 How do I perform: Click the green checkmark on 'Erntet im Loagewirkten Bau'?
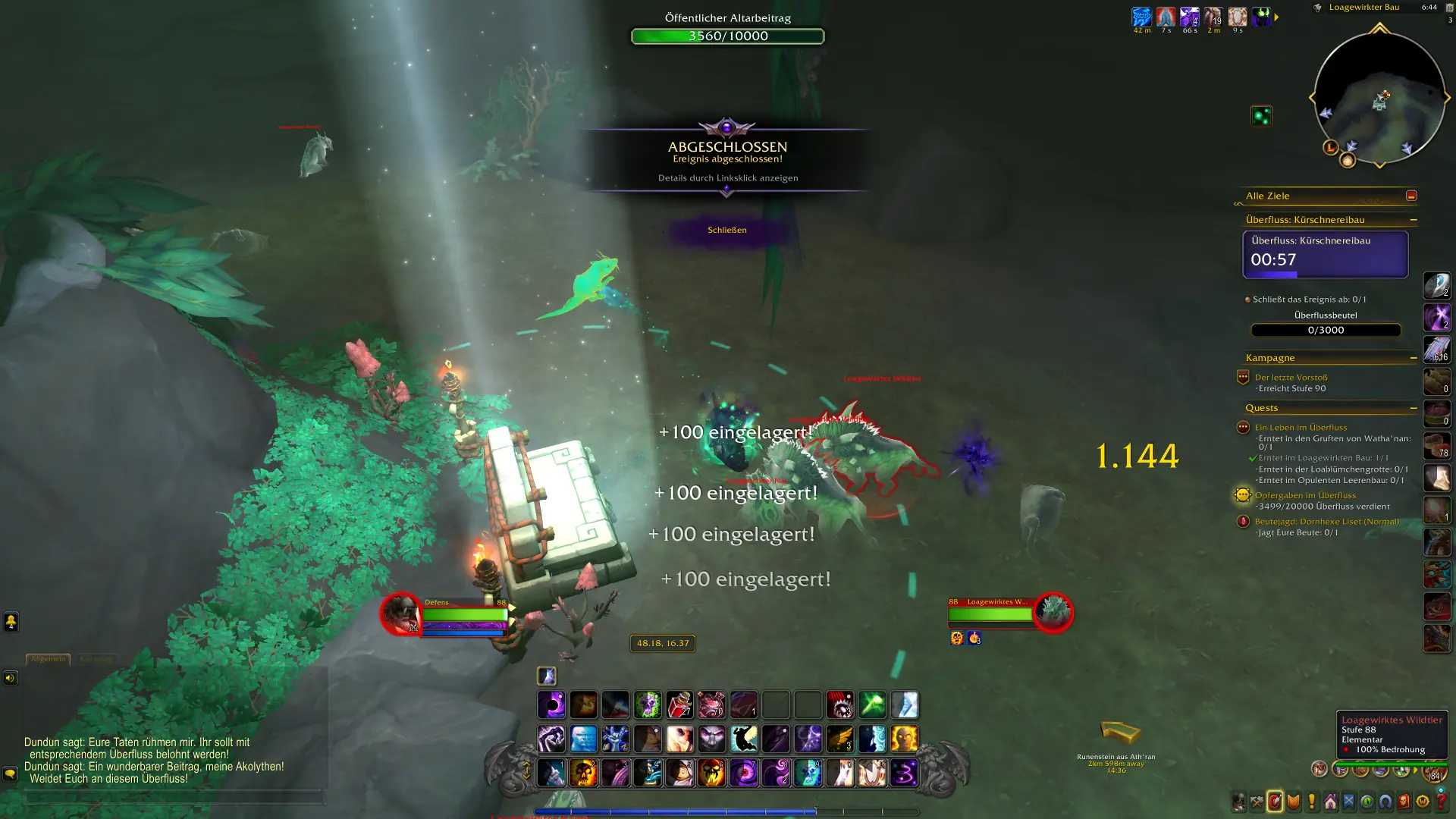pyautogui.click(x=1252, y=457)
